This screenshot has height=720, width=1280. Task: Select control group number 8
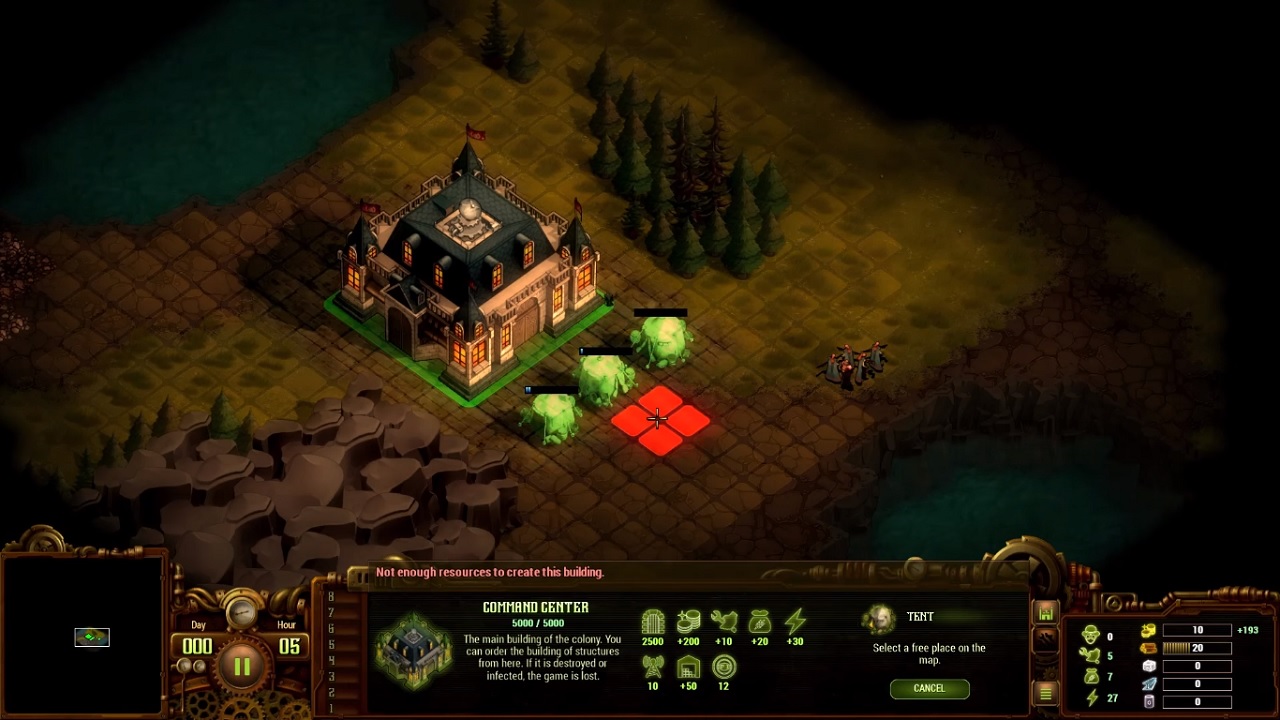331,597
